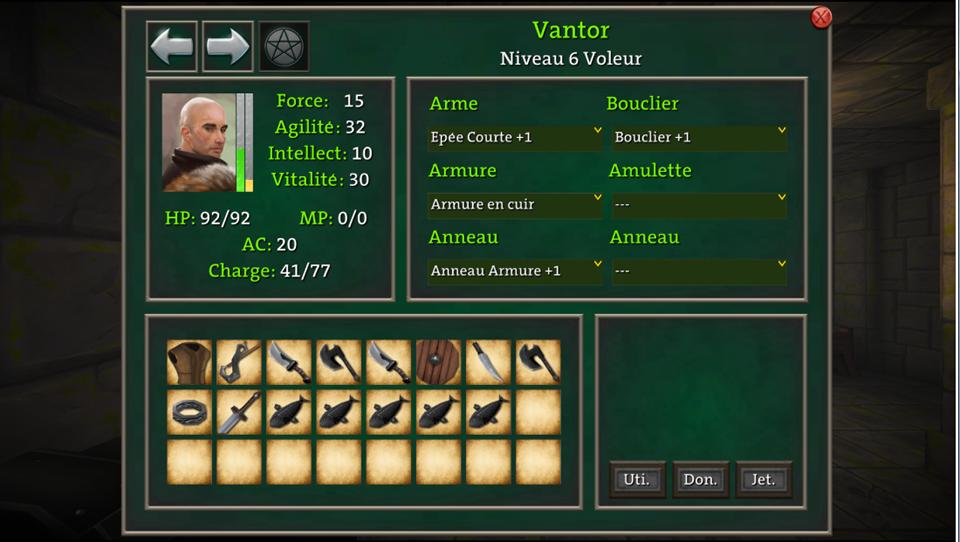Go to the previous character with left arrow
This screenshot has height=542, width=960.
tap(172, 47)
